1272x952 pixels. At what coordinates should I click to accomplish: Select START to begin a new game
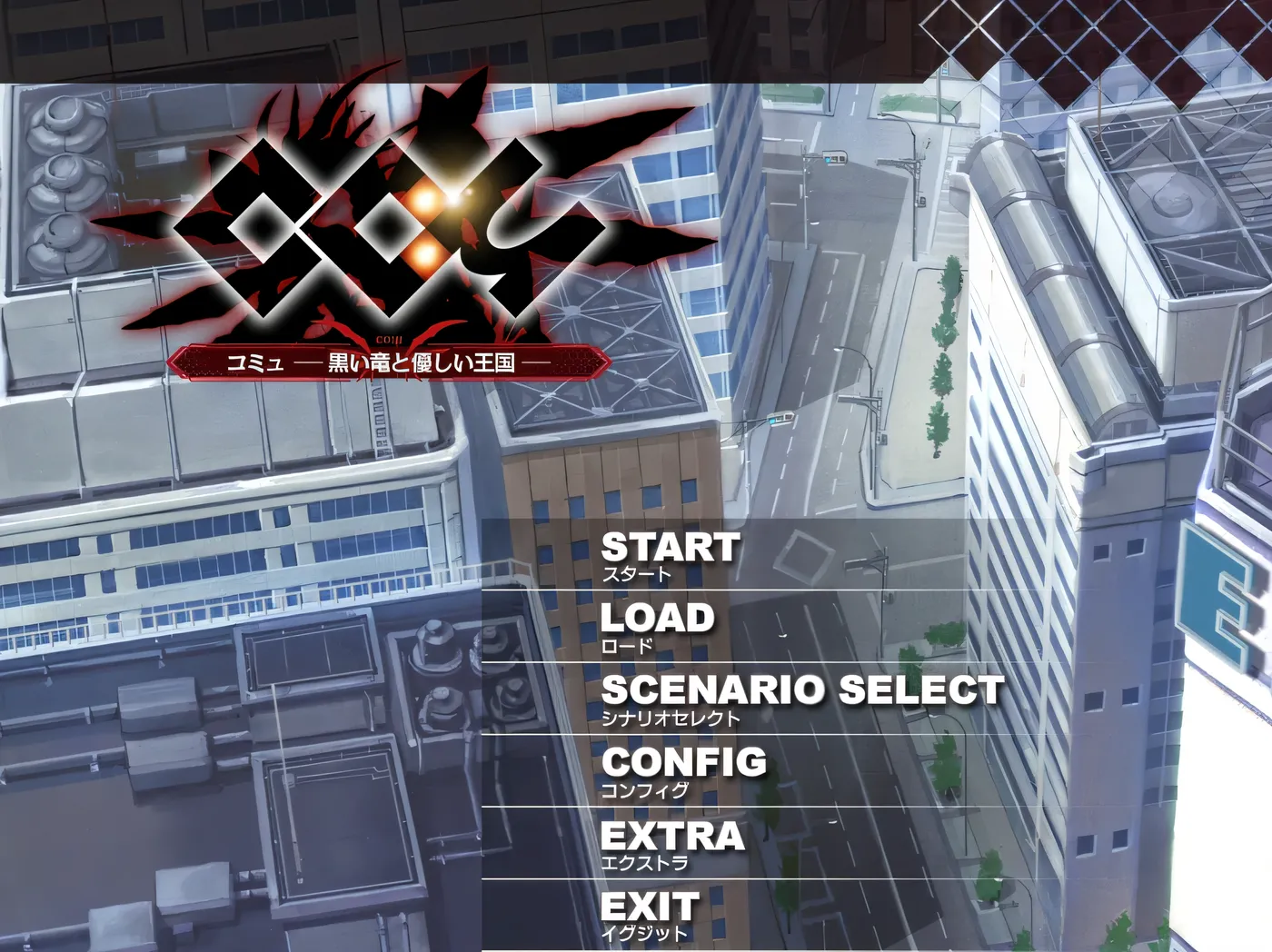671,553
